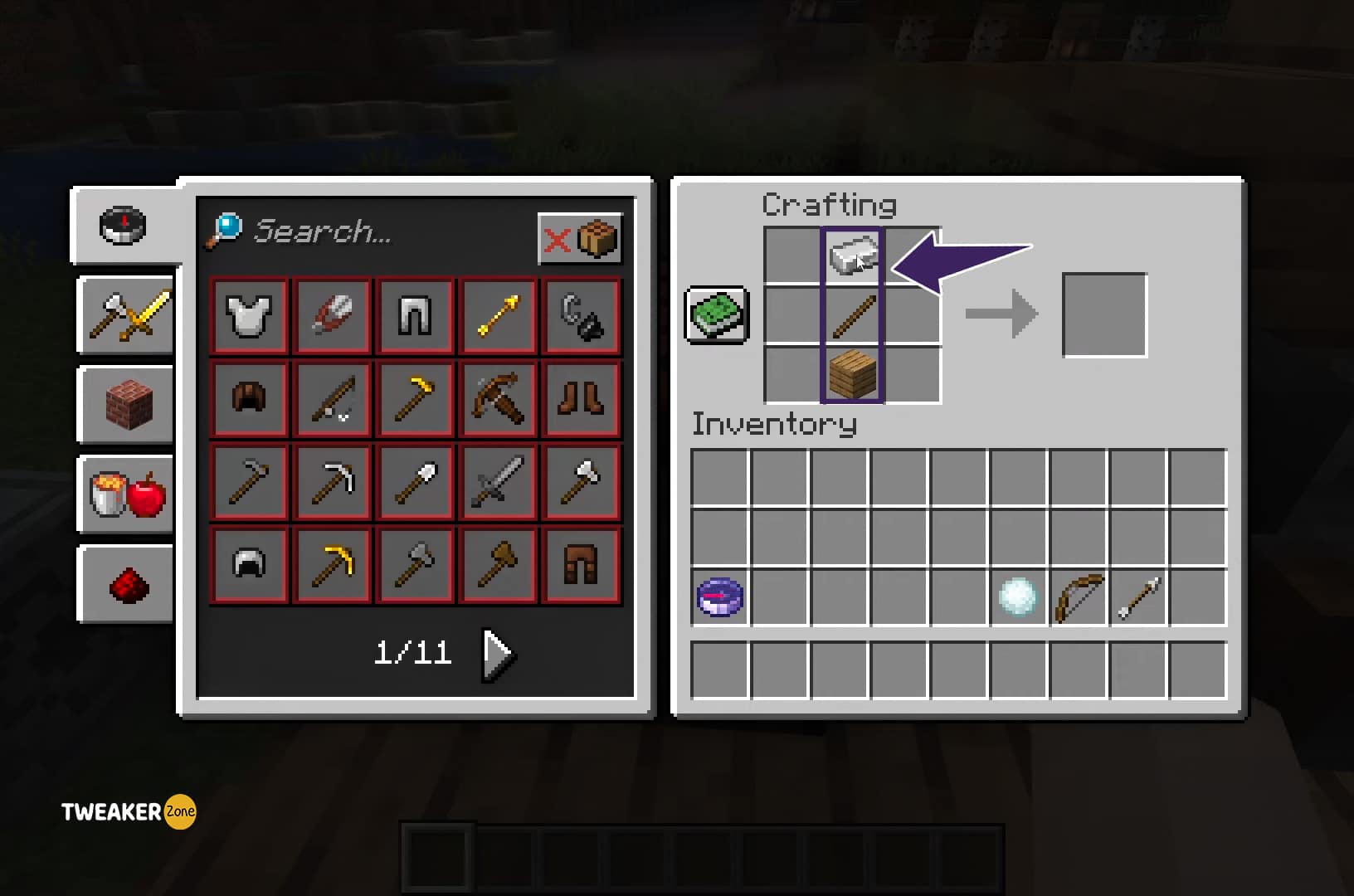The image size is (1354, 896).
Task: Collapse the recipe book via the green book button
Action: coord(715,315)
